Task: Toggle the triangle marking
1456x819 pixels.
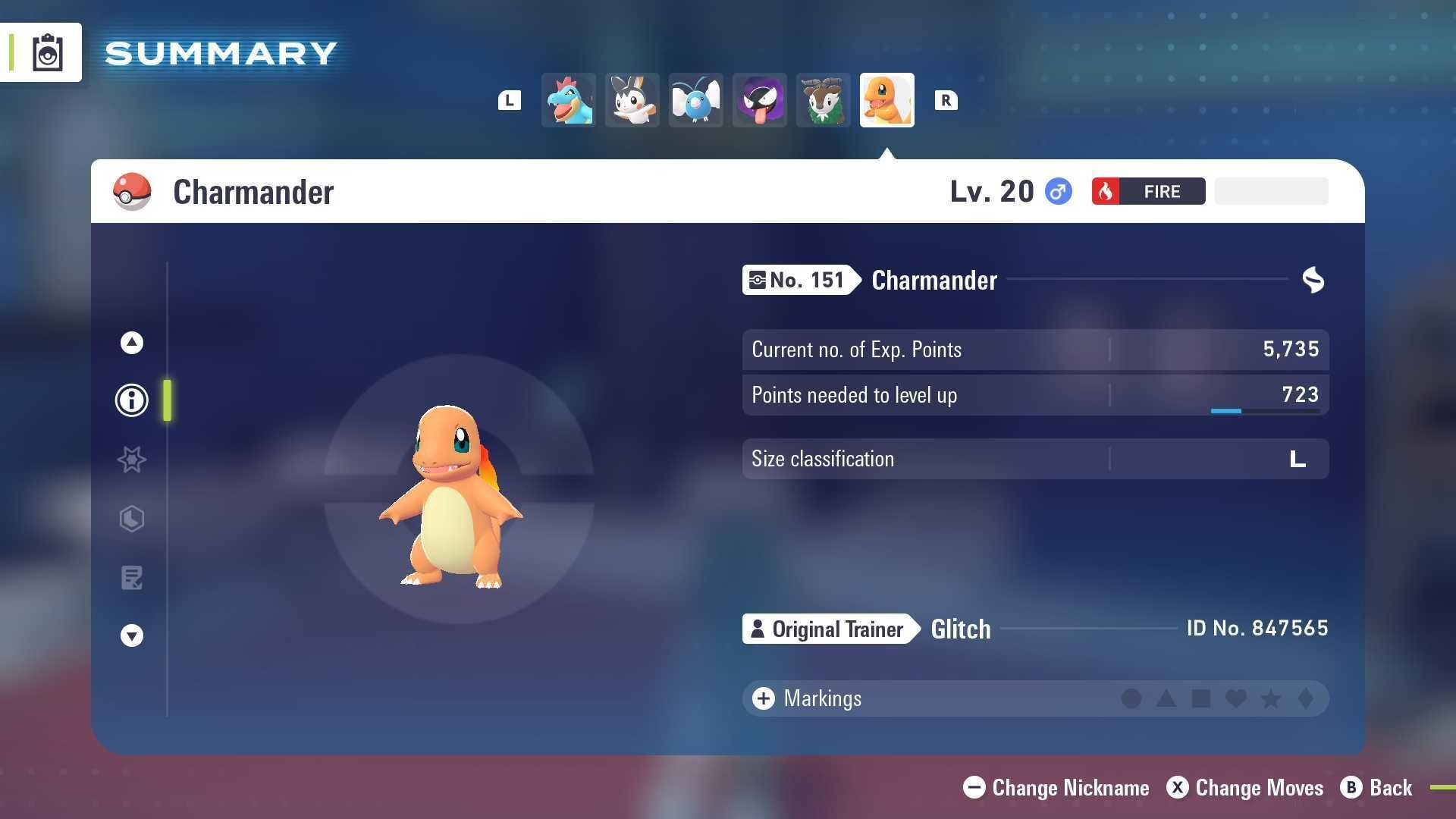Action: coord(1166,698)
